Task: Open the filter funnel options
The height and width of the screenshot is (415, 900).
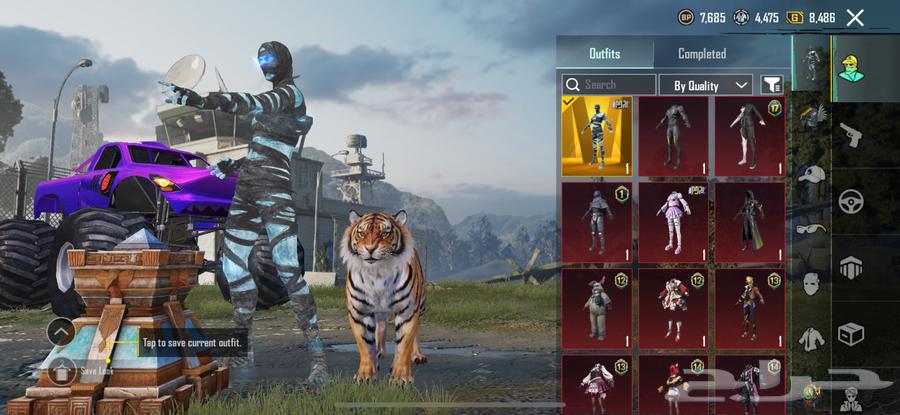Action: pyautogui.click(x=772, y=85)
